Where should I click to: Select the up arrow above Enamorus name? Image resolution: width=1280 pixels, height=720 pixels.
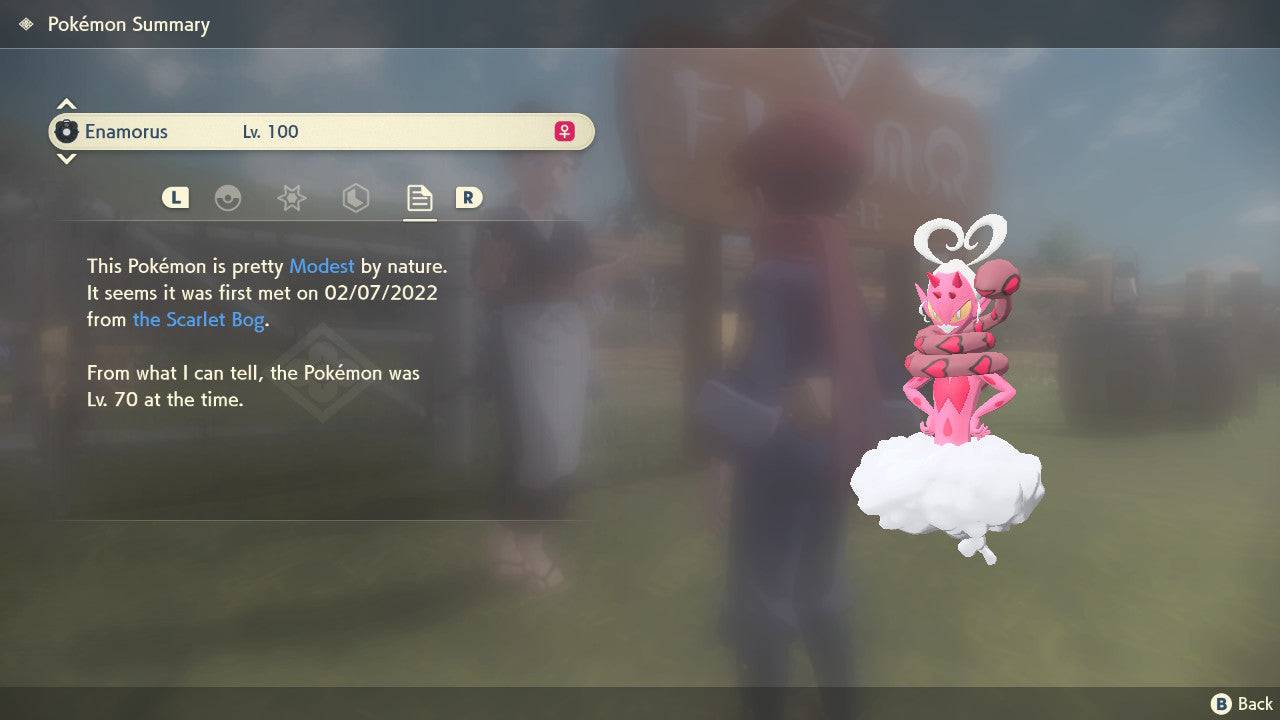66,103
